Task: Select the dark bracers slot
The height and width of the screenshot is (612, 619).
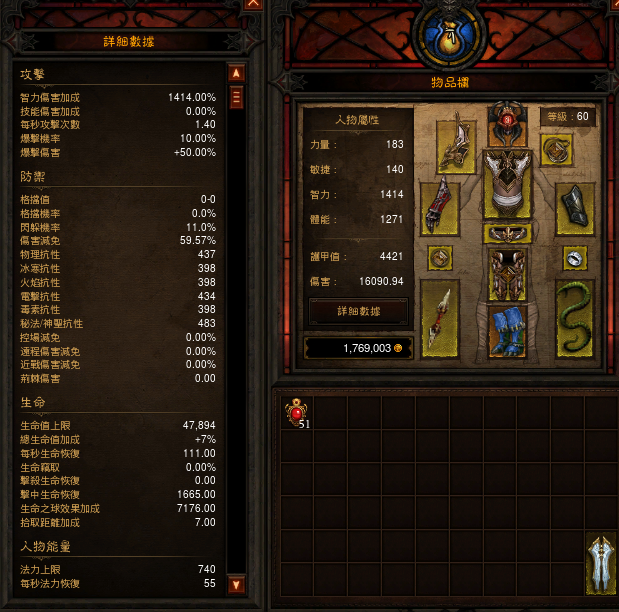Action: pyautogui.click(x=574, y=208)
